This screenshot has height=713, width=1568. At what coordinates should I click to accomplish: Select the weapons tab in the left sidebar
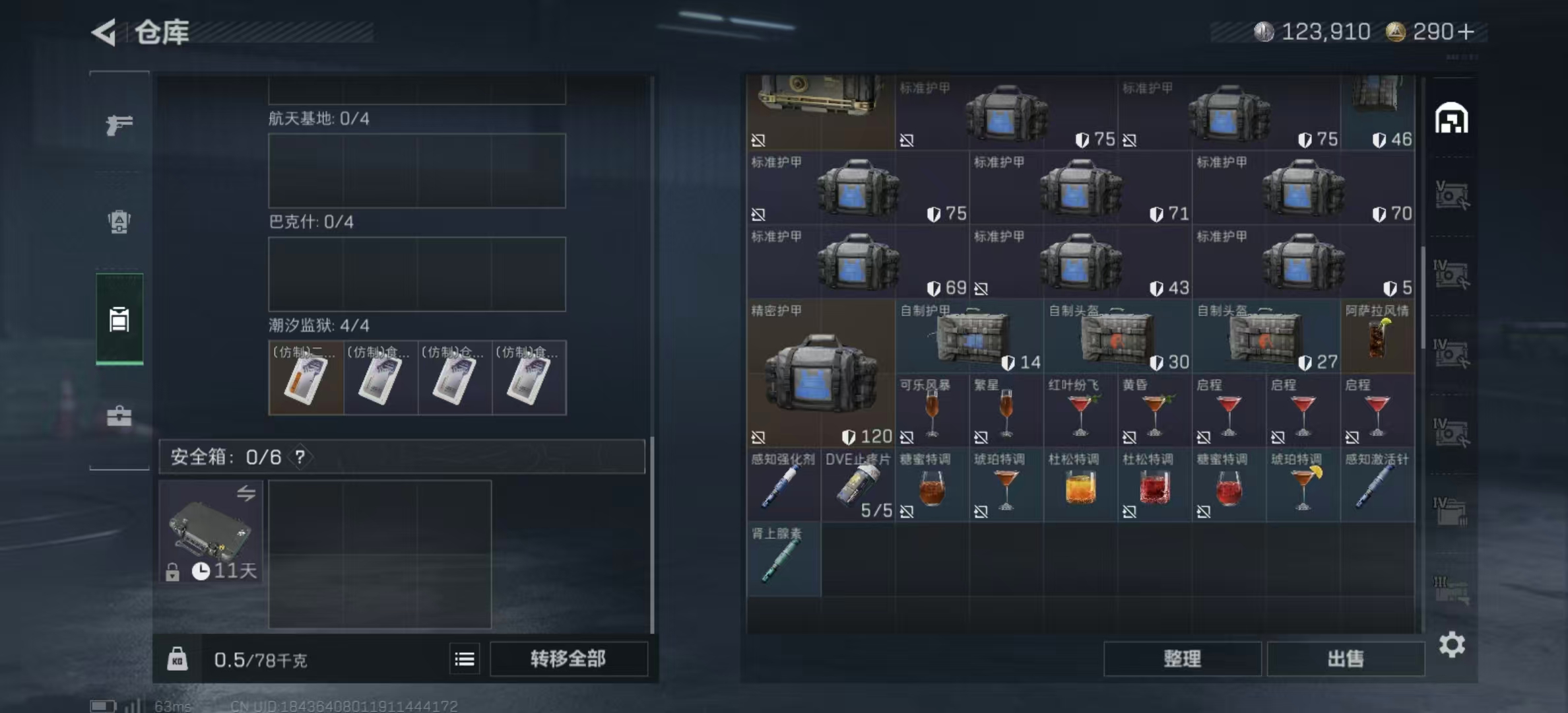[x=119, y=124]
